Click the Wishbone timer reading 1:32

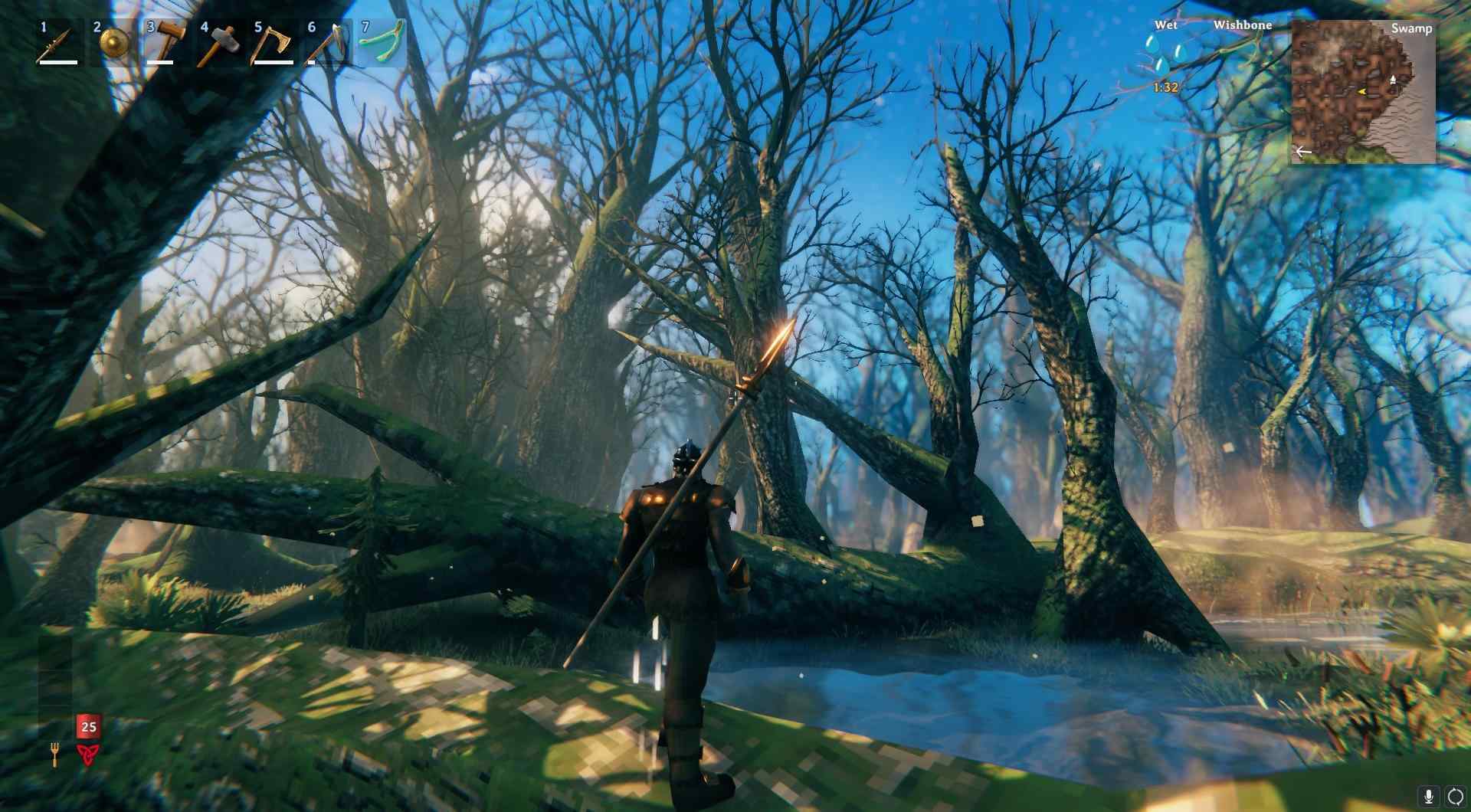1165,87
